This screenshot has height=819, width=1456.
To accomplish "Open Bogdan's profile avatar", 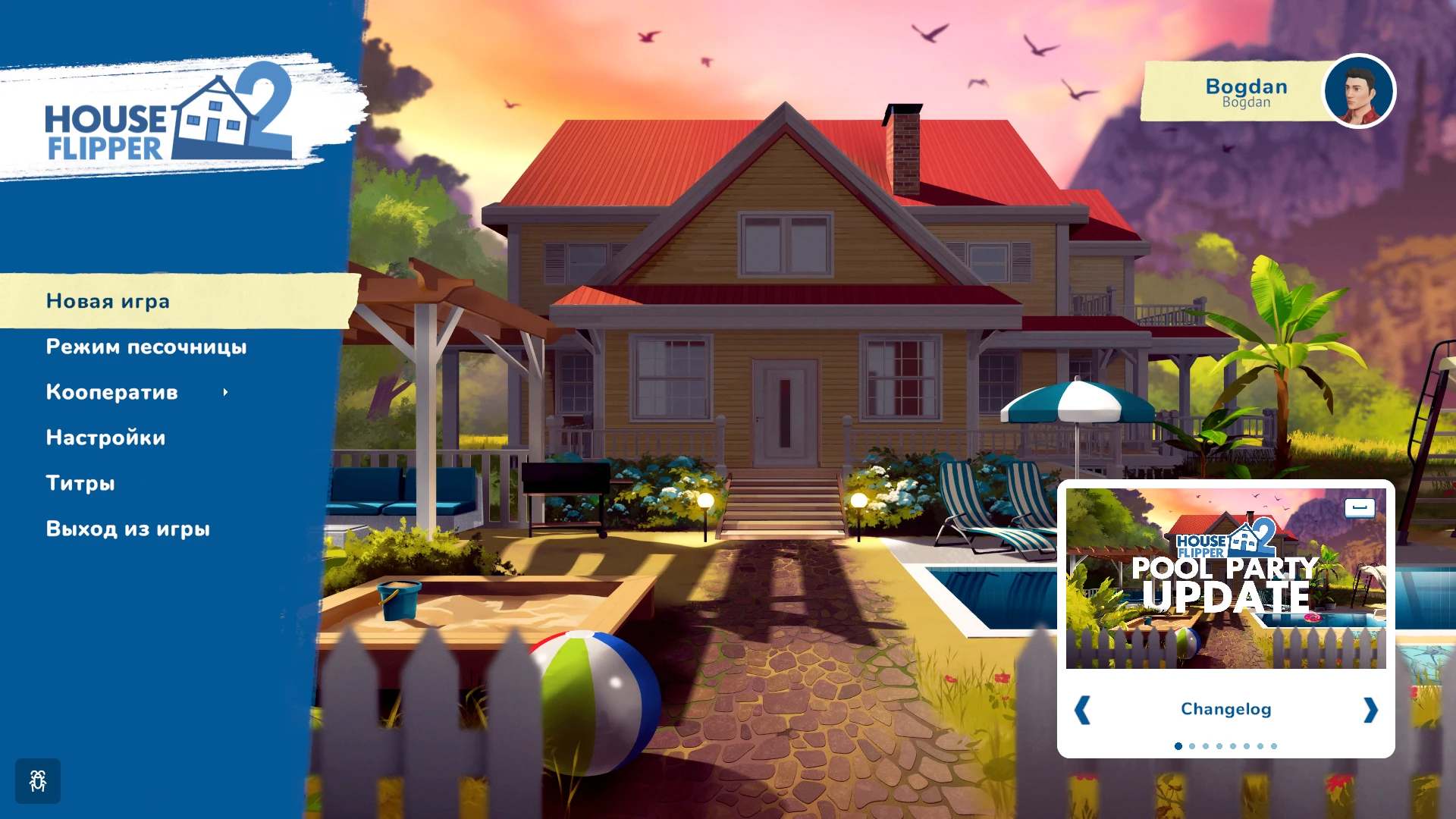I will pos(1358,91).
